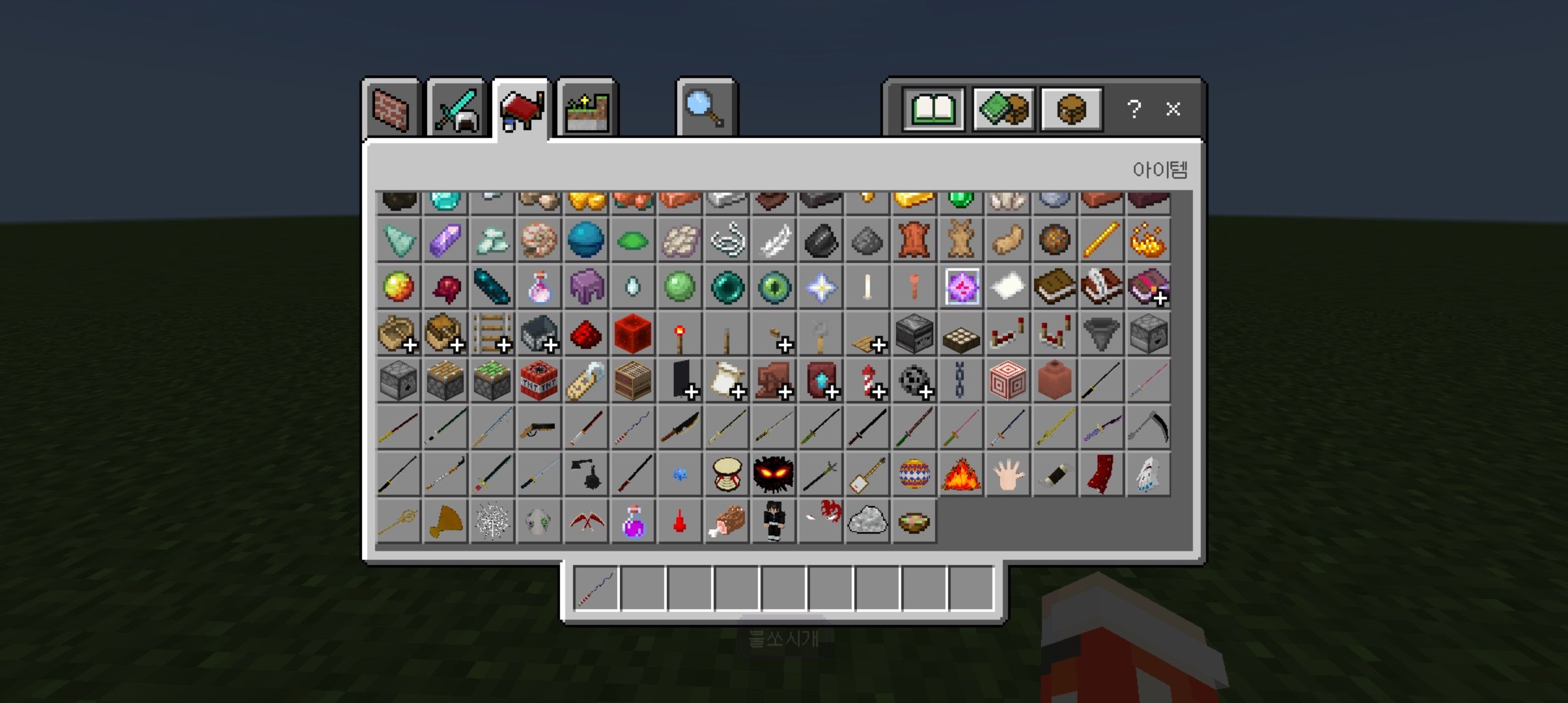Close the inventory window

[x=1173, y=109]
